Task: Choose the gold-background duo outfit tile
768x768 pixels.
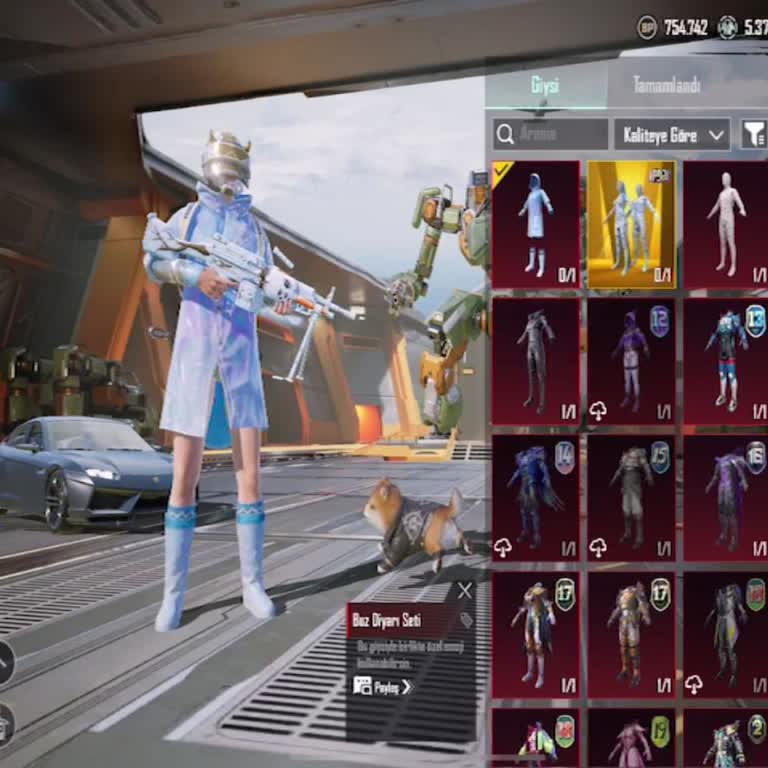Action: [x=631, y=225]
